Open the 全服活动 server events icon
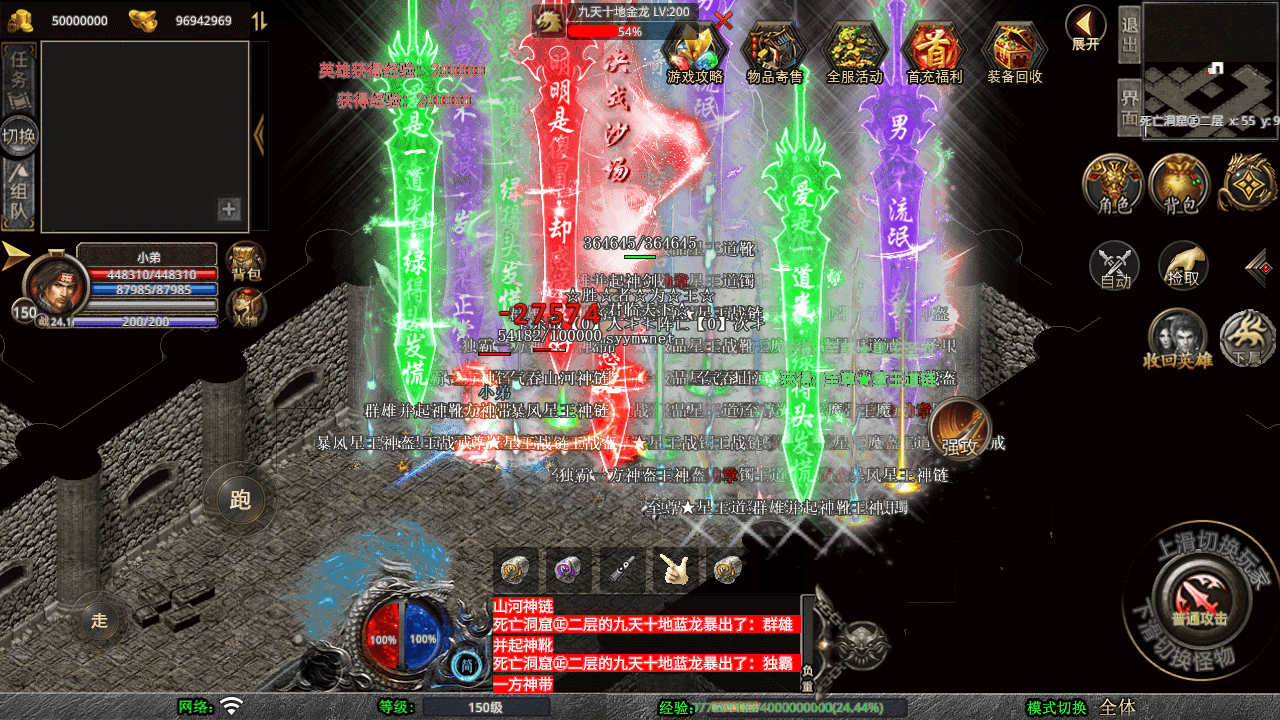The width and height of the screenshot is (1280, 720). tap(855, 50)
